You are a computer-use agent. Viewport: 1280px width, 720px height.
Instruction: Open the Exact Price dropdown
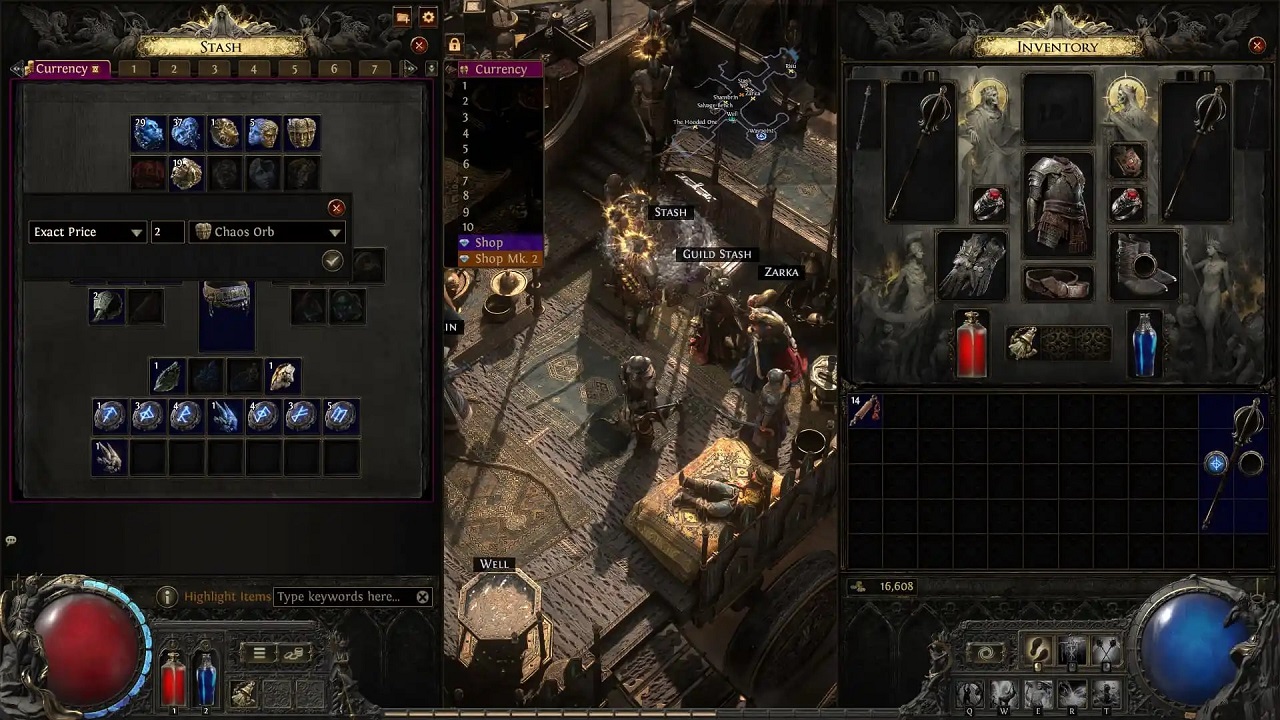point(87,231)
